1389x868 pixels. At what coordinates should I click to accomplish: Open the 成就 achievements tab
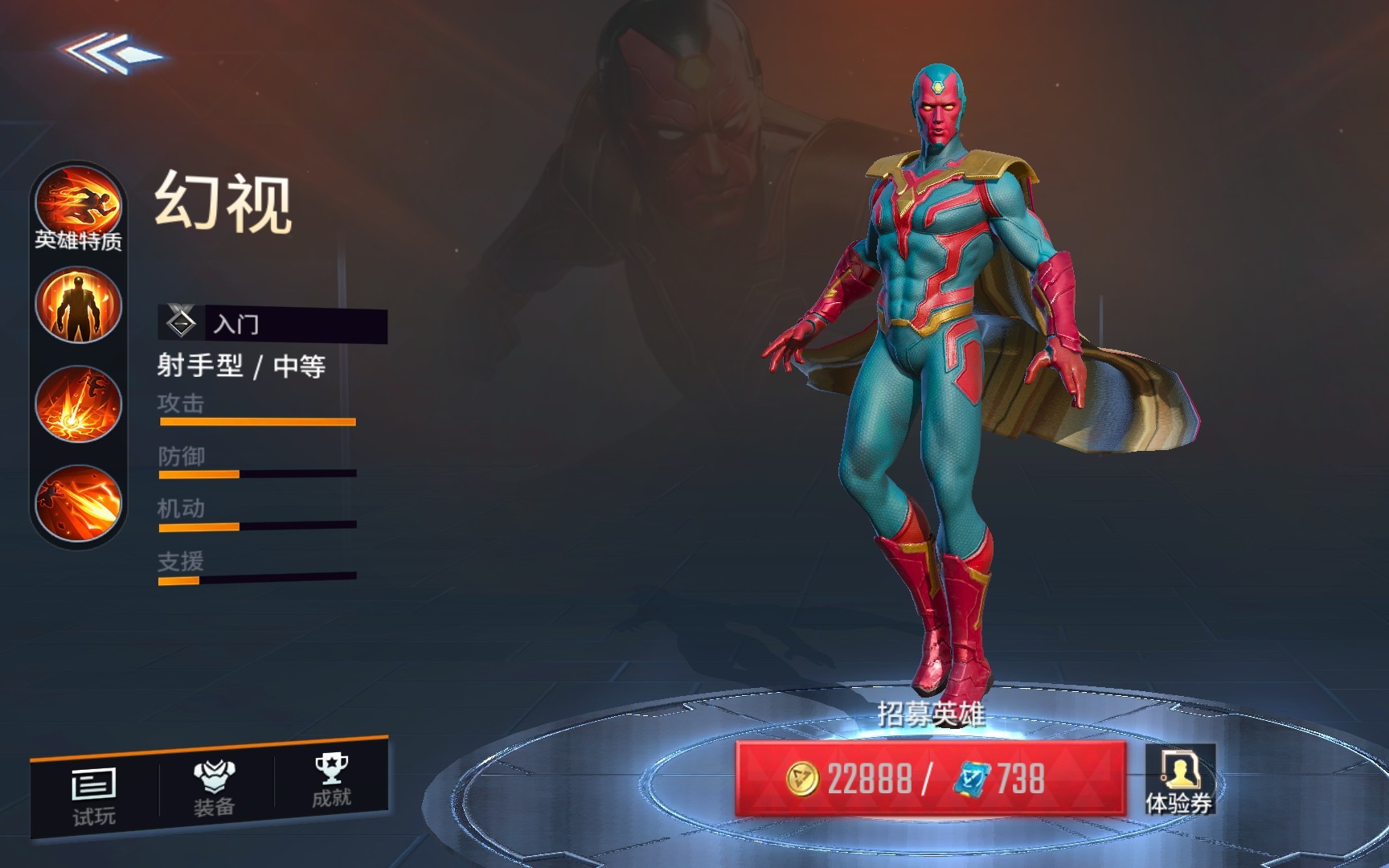click(331, 780)
